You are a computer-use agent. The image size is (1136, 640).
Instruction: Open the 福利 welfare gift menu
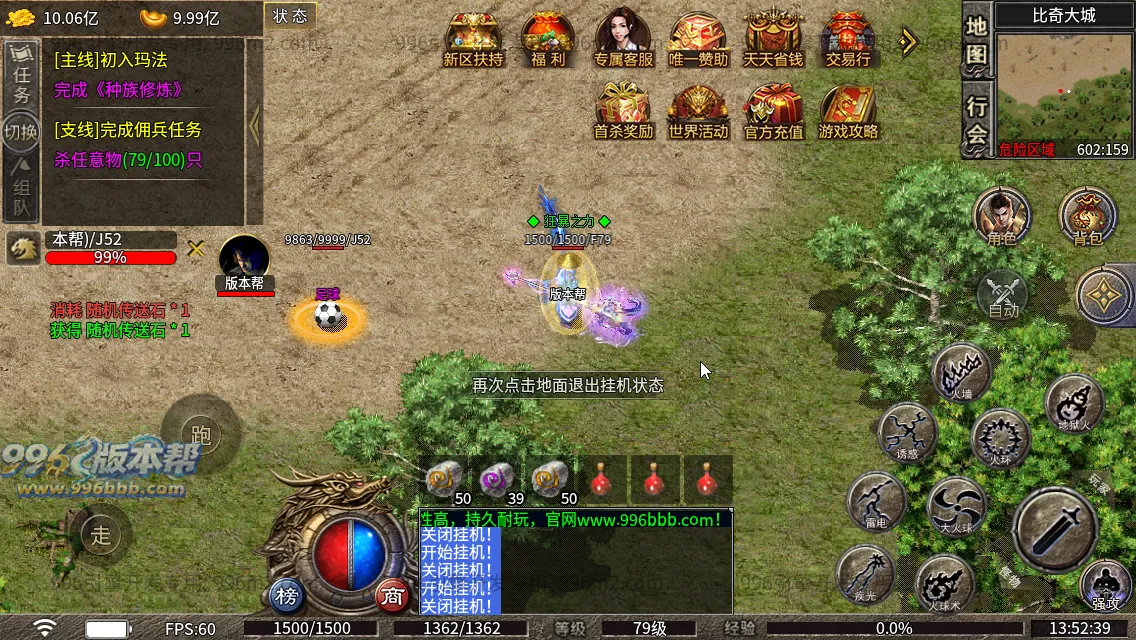[548, 38]
